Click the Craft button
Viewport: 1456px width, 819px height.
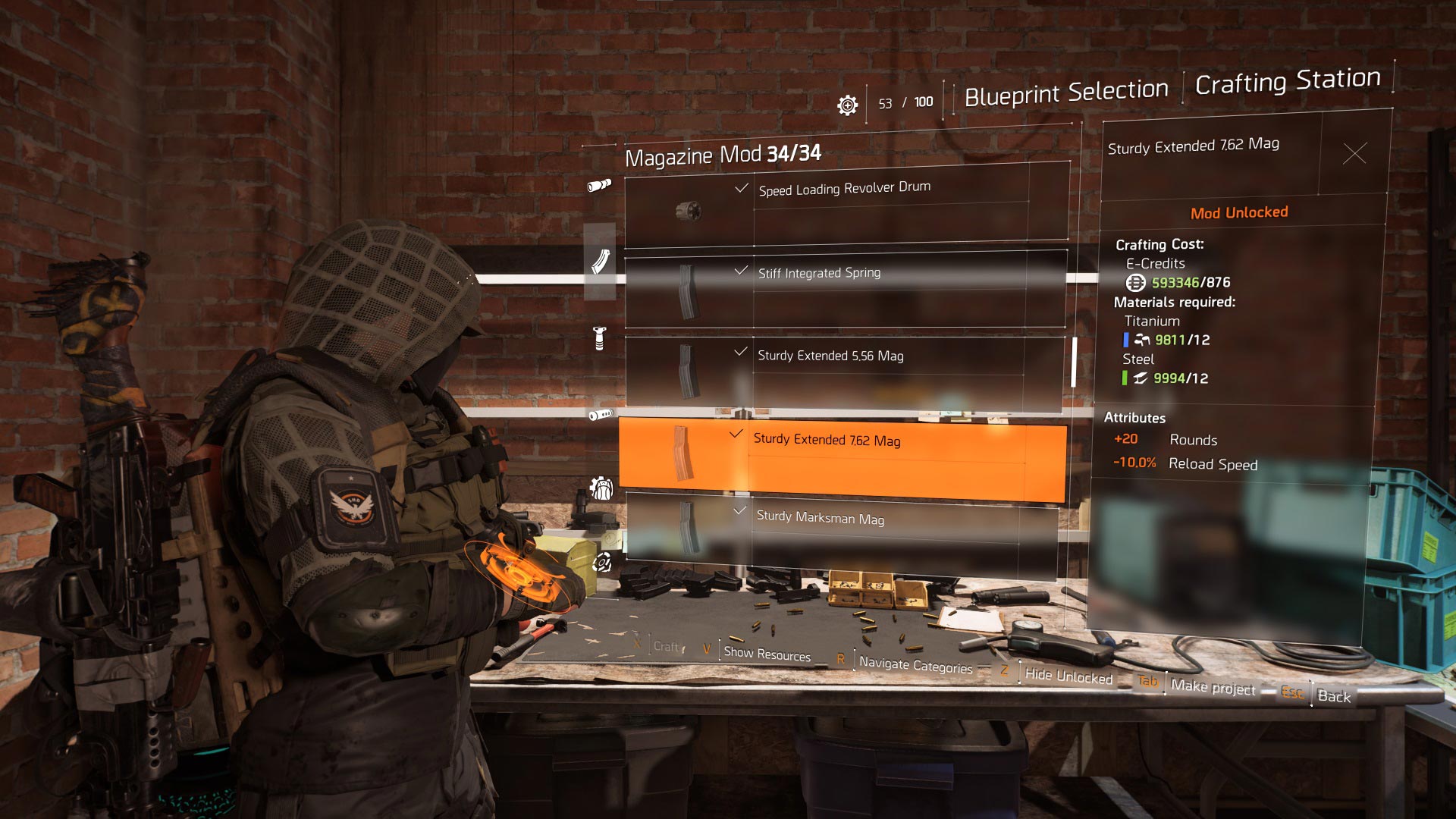(666, 647)
